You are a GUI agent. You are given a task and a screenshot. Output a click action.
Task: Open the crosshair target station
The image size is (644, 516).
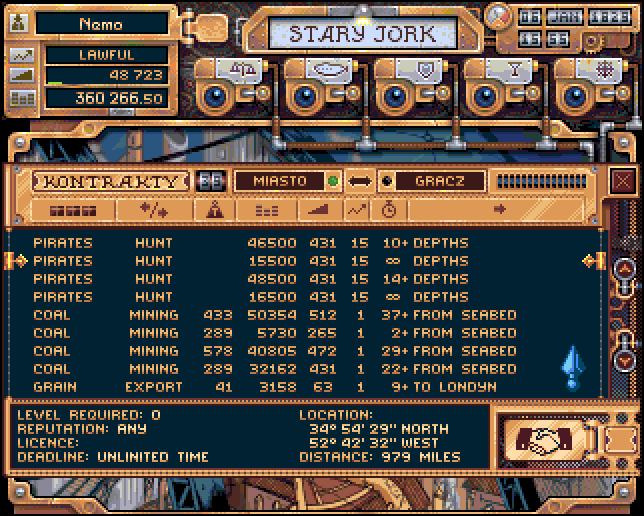[x=599, y=70]
